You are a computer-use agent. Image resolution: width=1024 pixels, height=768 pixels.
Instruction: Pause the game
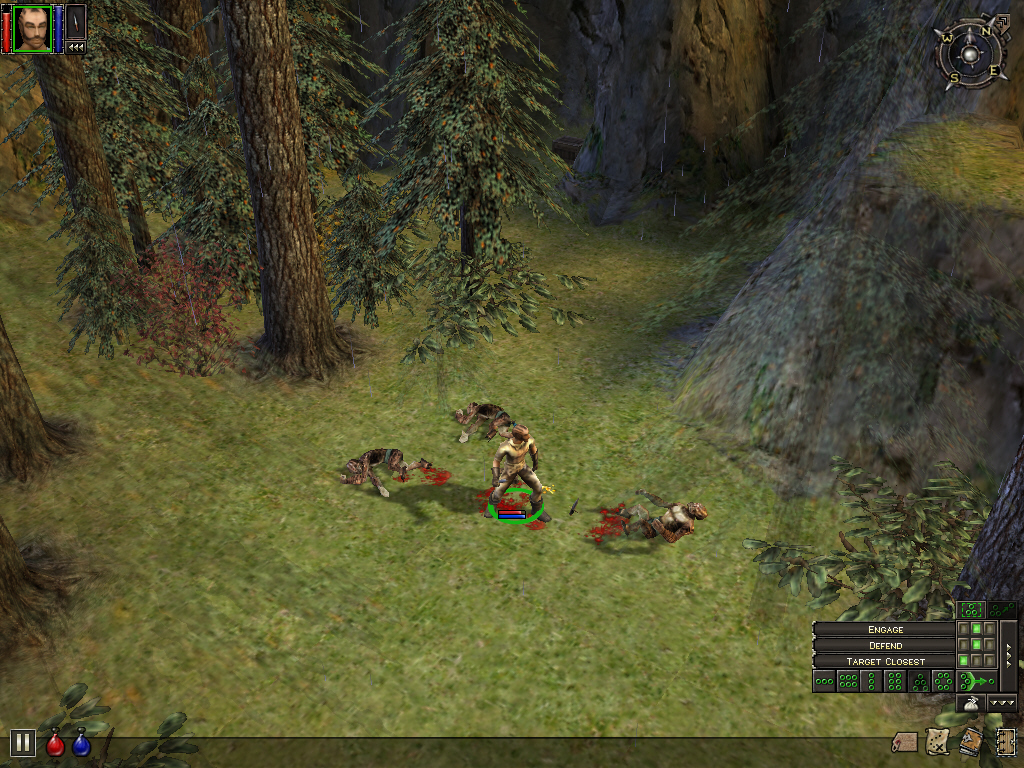point(23,743)
